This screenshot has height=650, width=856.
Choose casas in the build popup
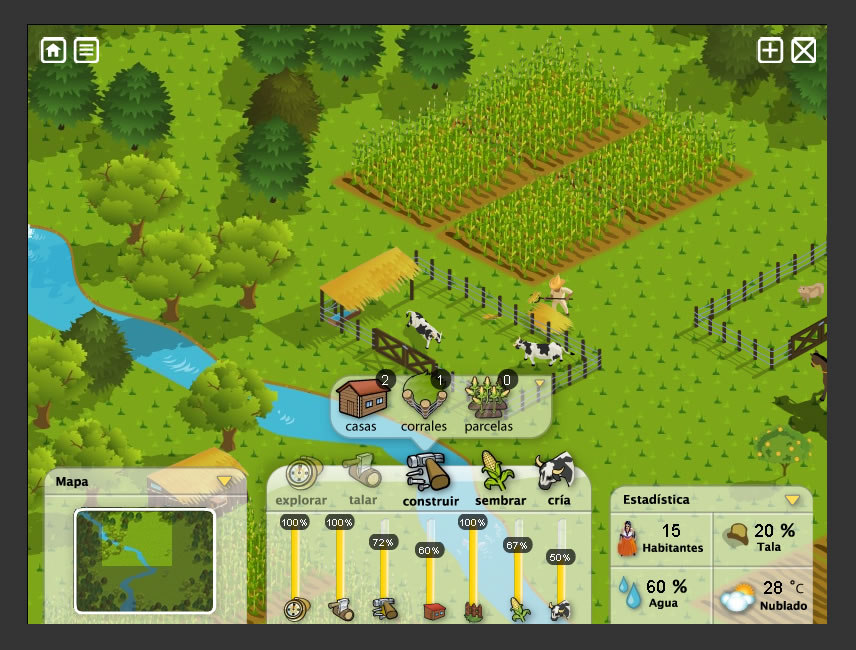tap(362, 404)
